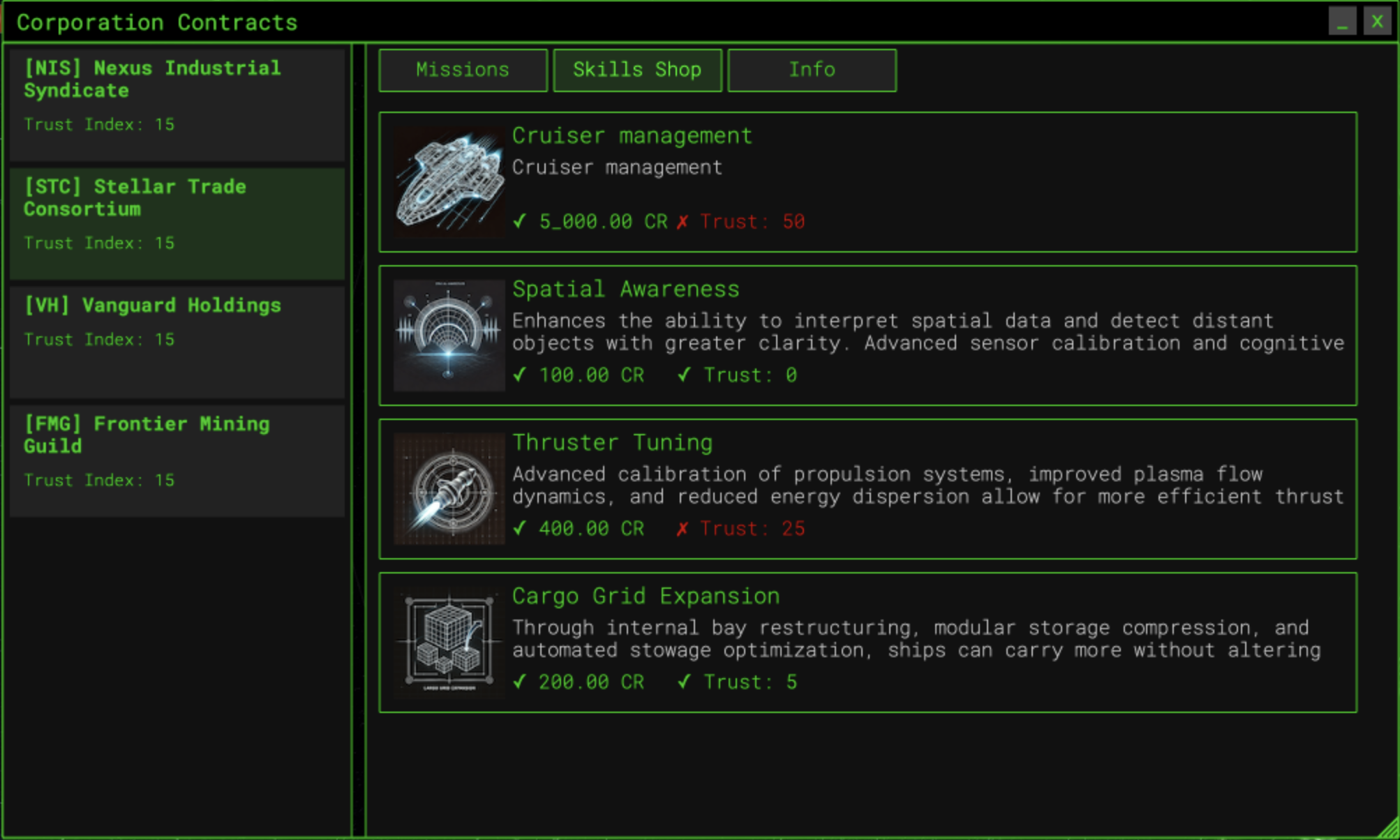
Task: Click the Spatial Awareness sensor image
Action: [449, 336]
